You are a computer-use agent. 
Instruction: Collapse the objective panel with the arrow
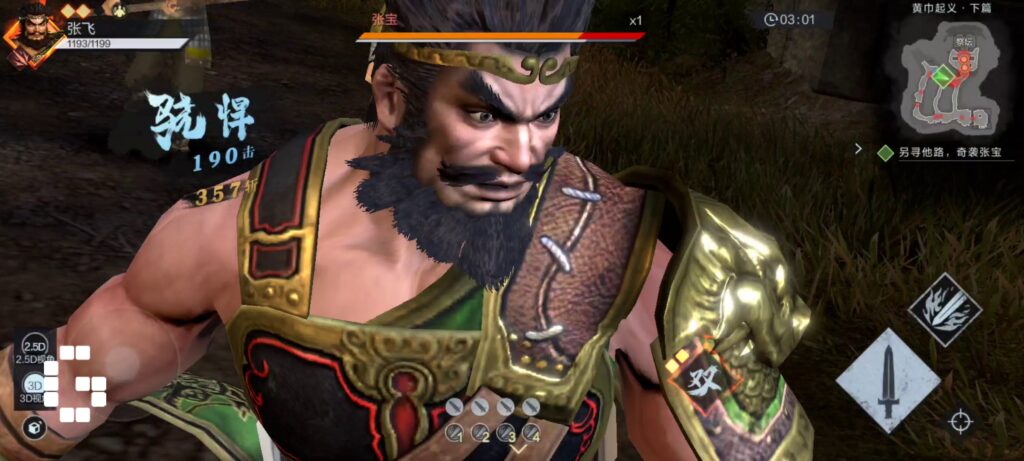coord(858,149)
